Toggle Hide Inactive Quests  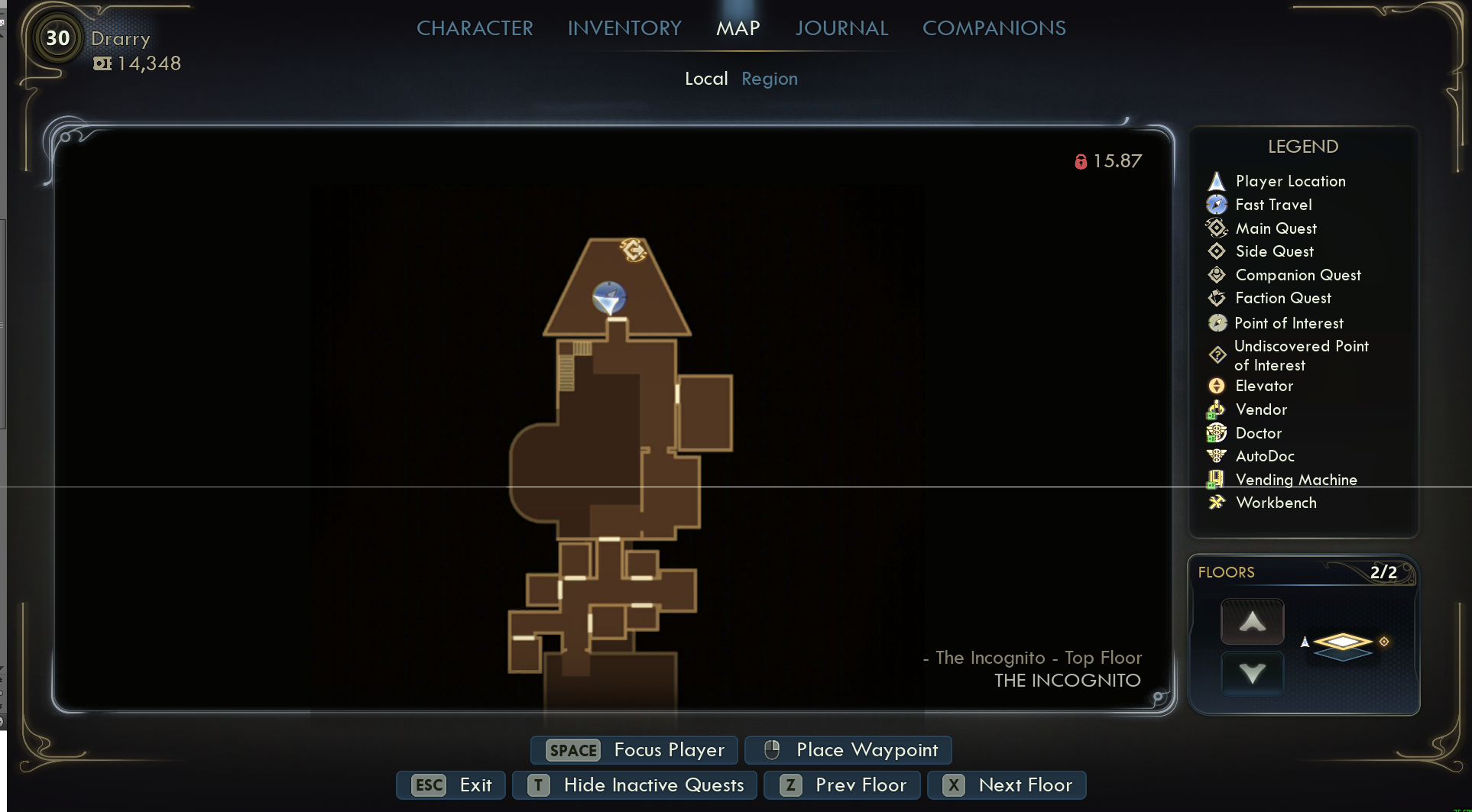[x=634, y=785]
